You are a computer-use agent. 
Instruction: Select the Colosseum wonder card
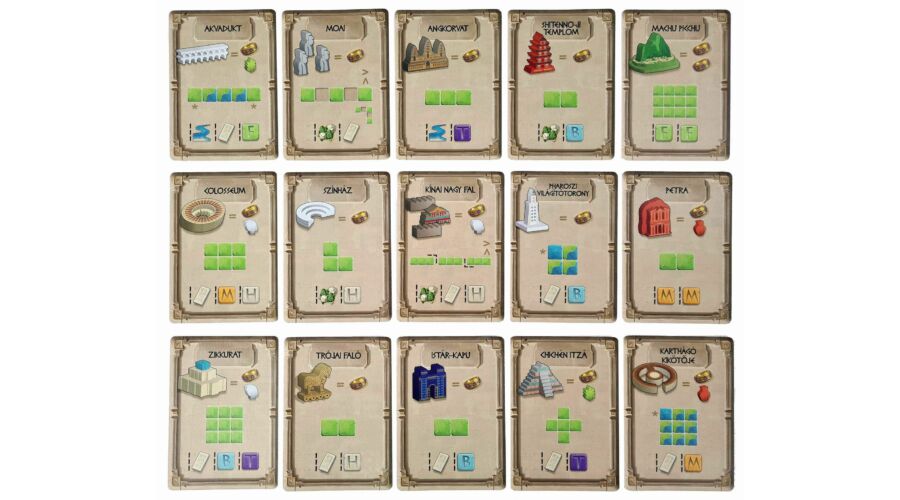pos(223,247)
